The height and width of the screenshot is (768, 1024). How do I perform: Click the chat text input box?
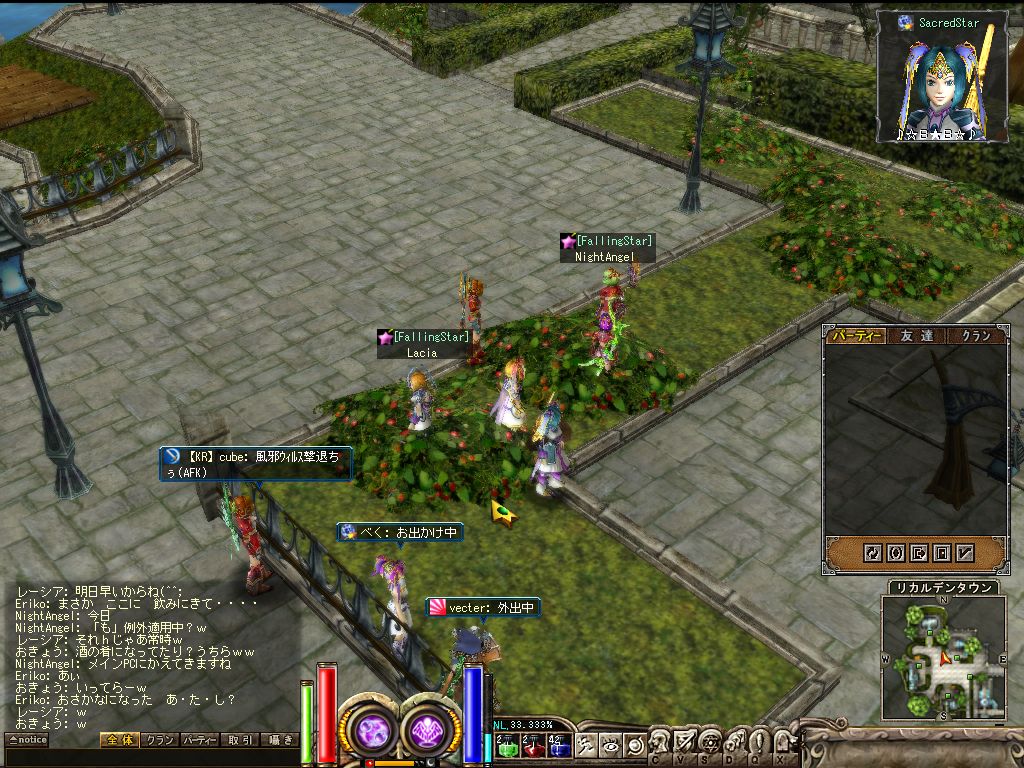point(150,757)
